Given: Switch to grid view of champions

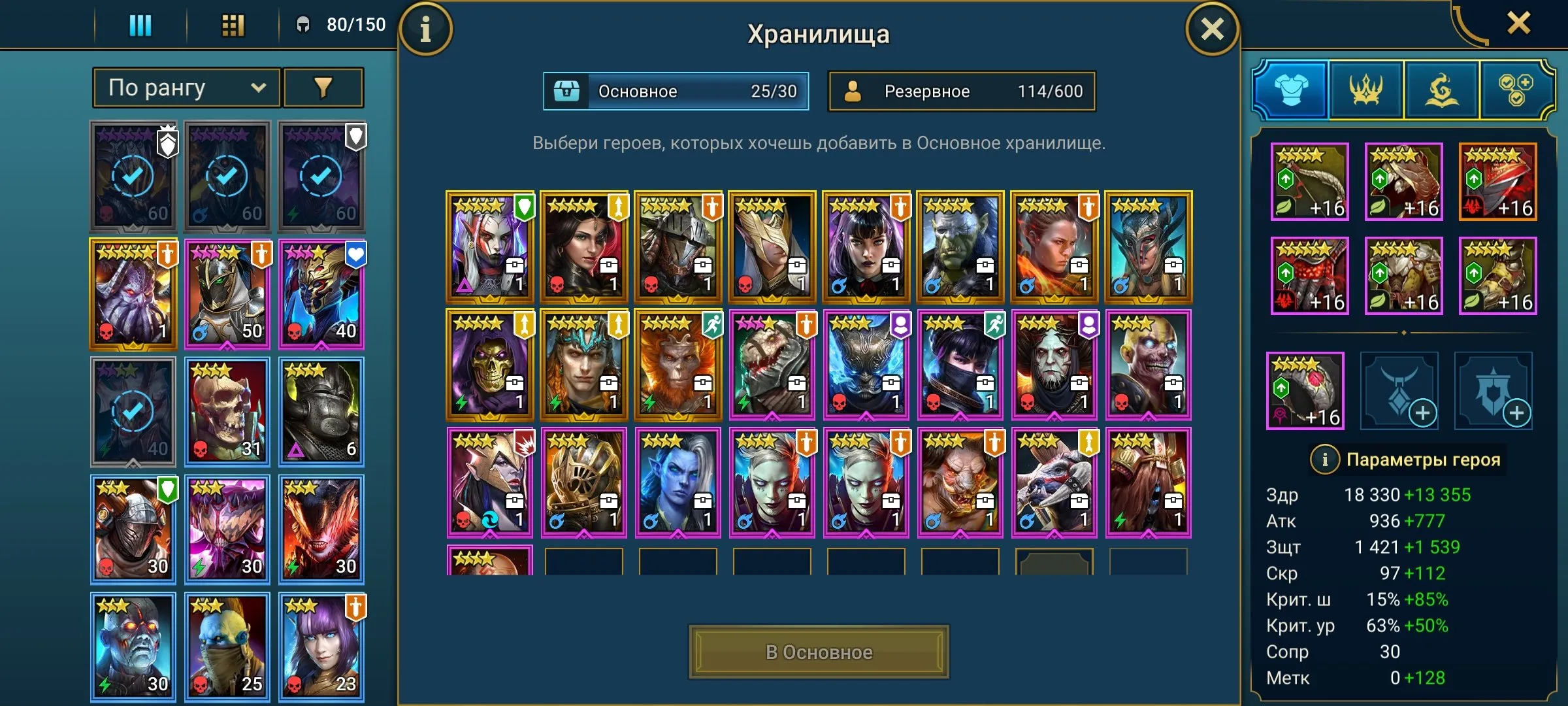Looking at the screenshot, I should (x=232, y=26).
